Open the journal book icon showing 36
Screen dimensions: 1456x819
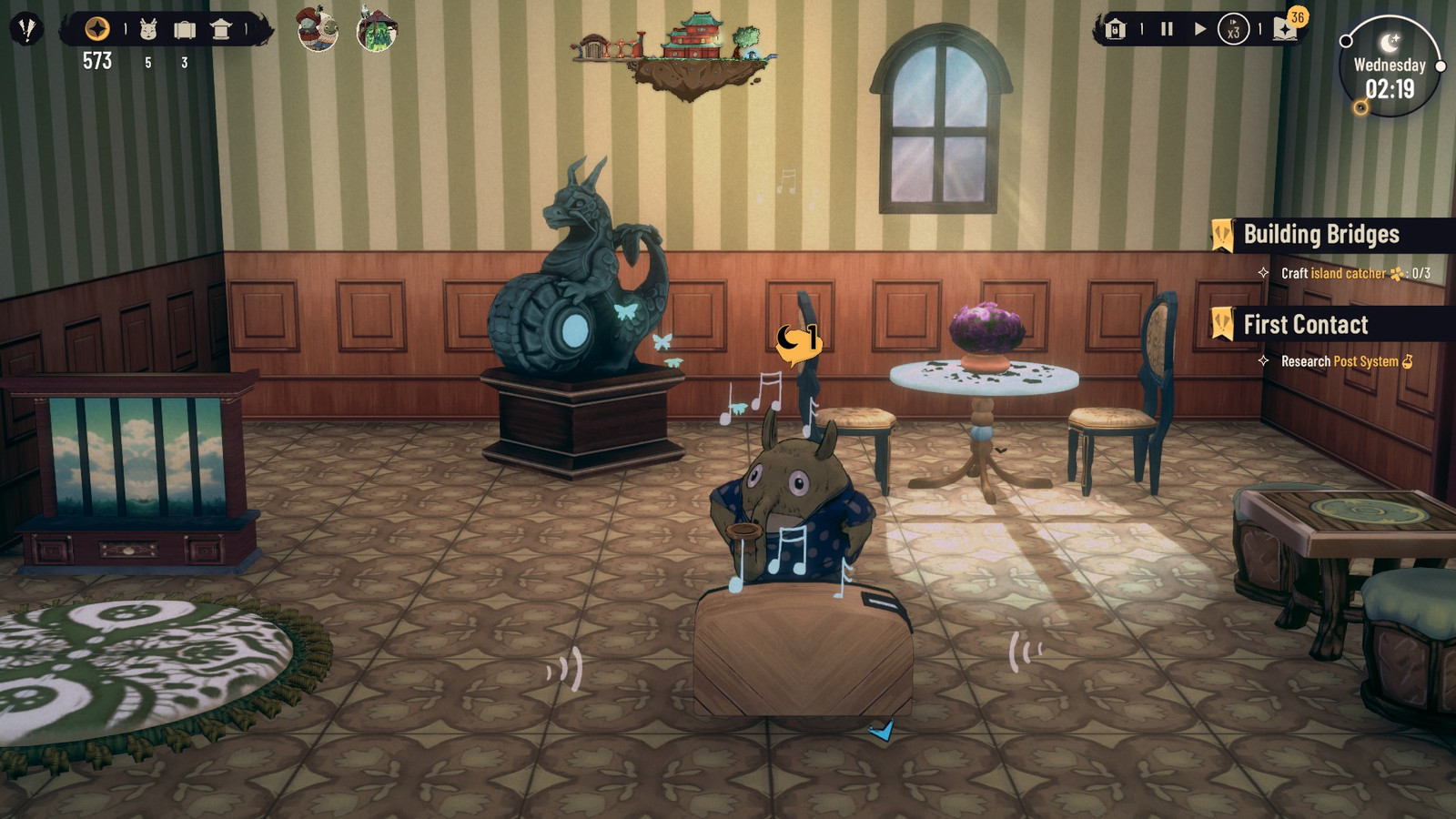pyautogui.click(x=1284, y=30)
